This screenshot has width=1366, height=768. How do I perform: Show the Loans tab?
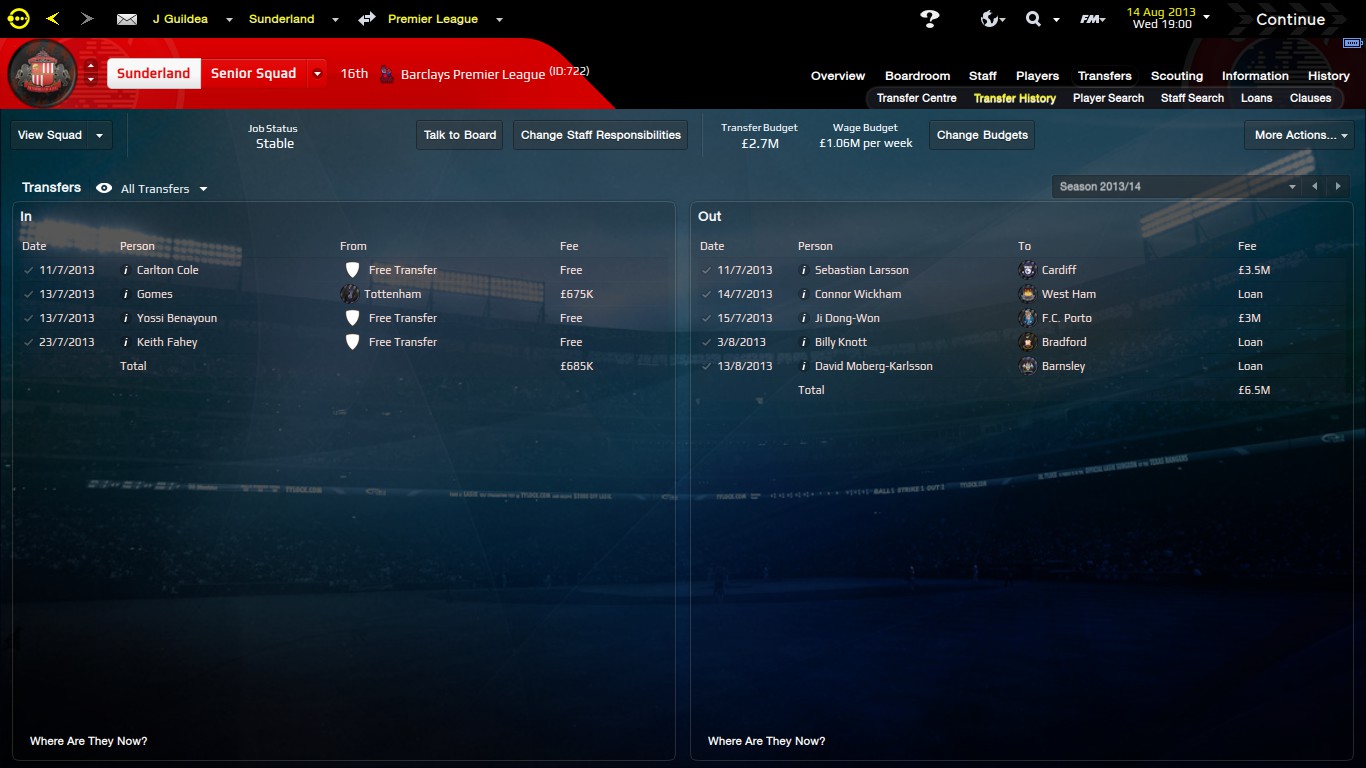click(x=1256, y=98)
